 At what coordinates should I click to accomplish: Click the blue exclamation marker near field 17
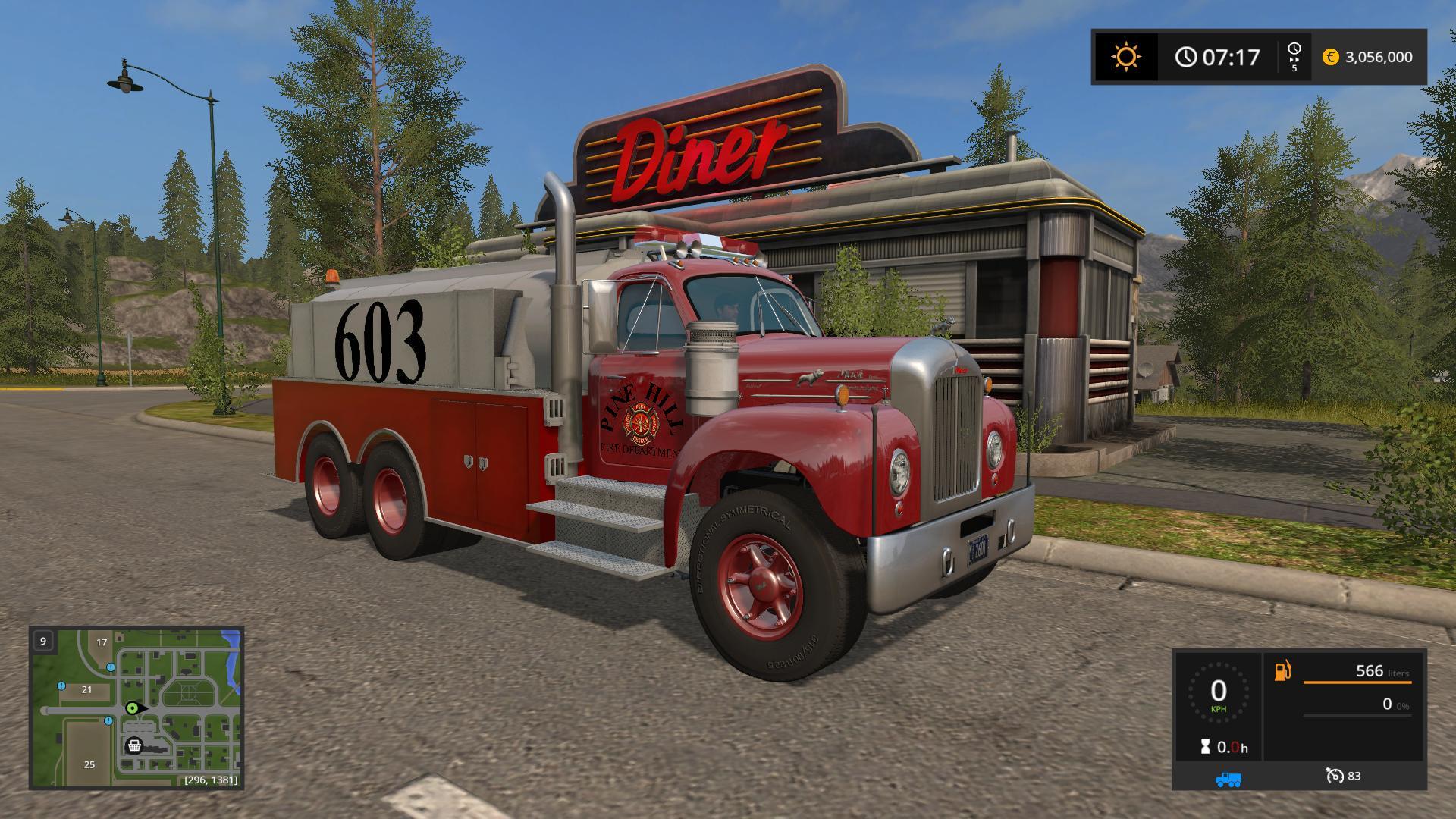click(111, 667)
